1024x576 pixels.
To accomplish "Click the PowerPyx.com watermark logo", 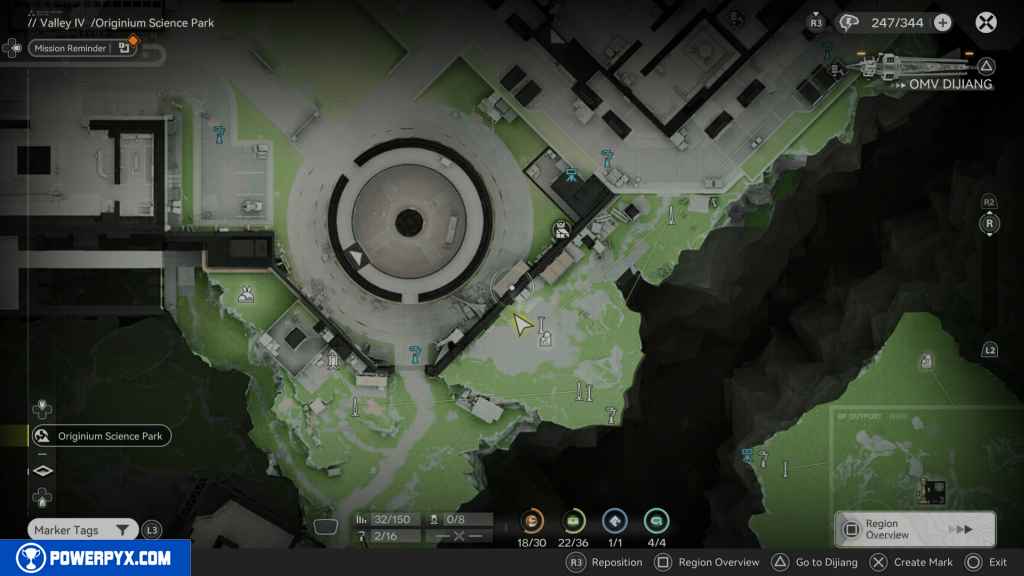I will 95,558.
